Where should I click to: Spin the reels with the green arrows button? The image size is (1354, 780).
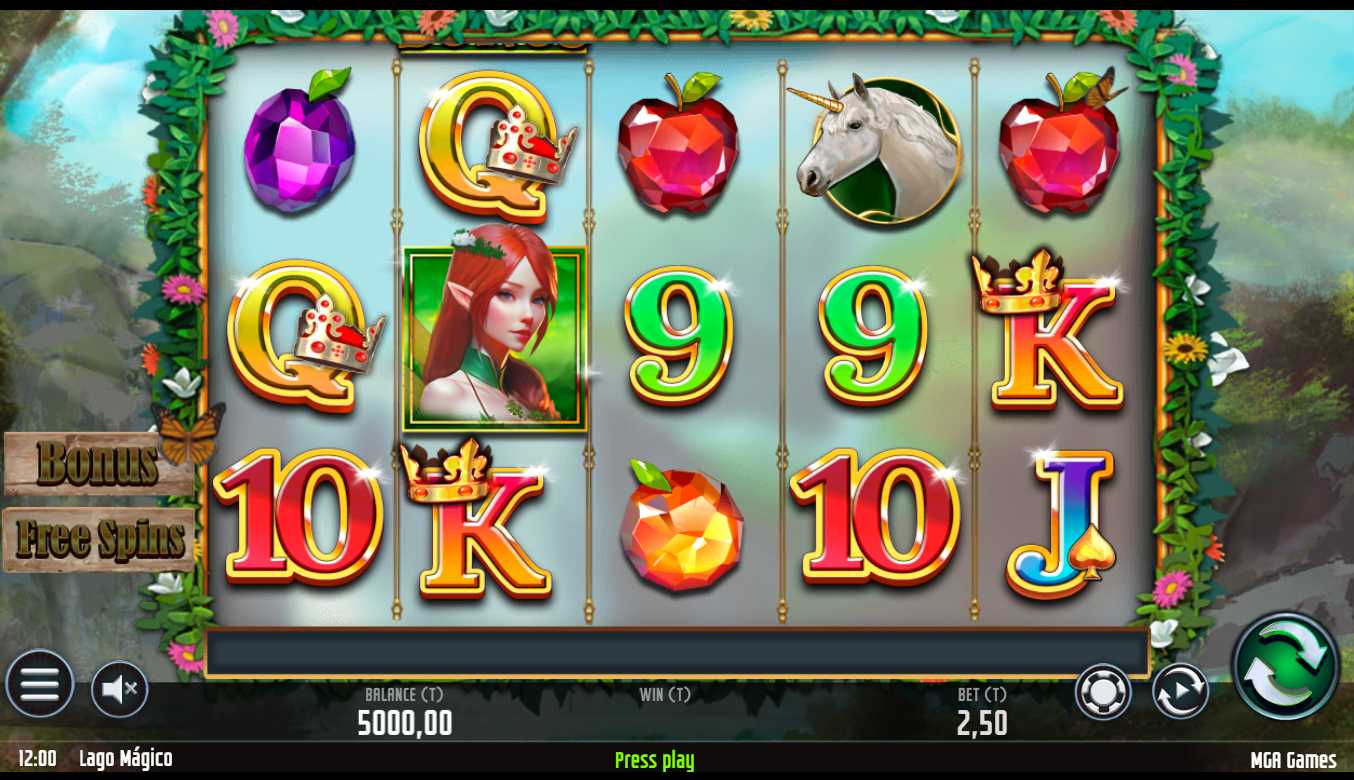1285,665
